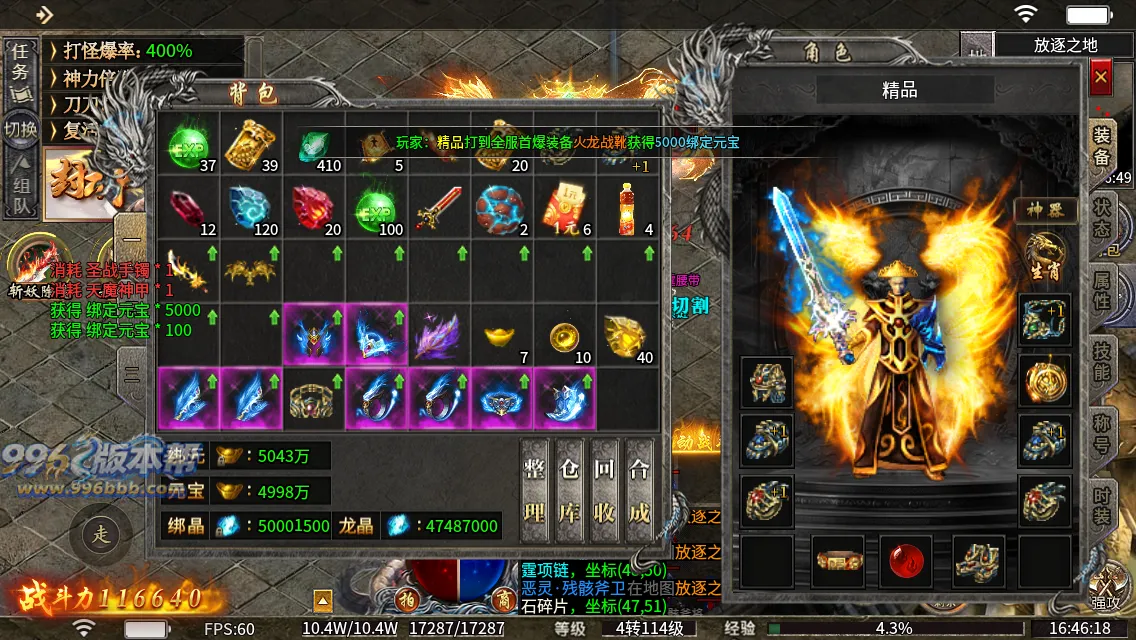Image resolution: width=1136 pixels, height=640 pixels.
Task: Select the red sword in the bag
Action: (x=438, y=208)
